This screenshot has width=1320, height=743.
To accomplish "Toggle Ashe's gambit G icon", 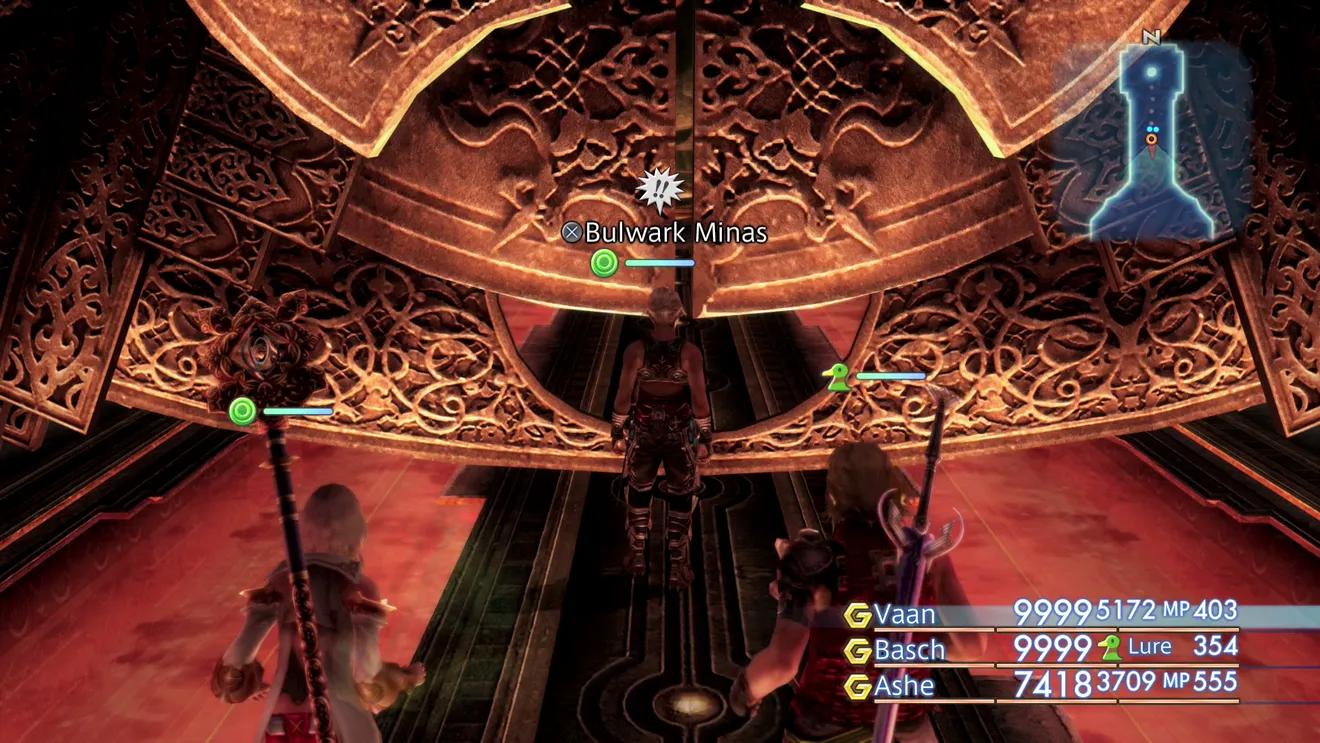I will [857, 686].
